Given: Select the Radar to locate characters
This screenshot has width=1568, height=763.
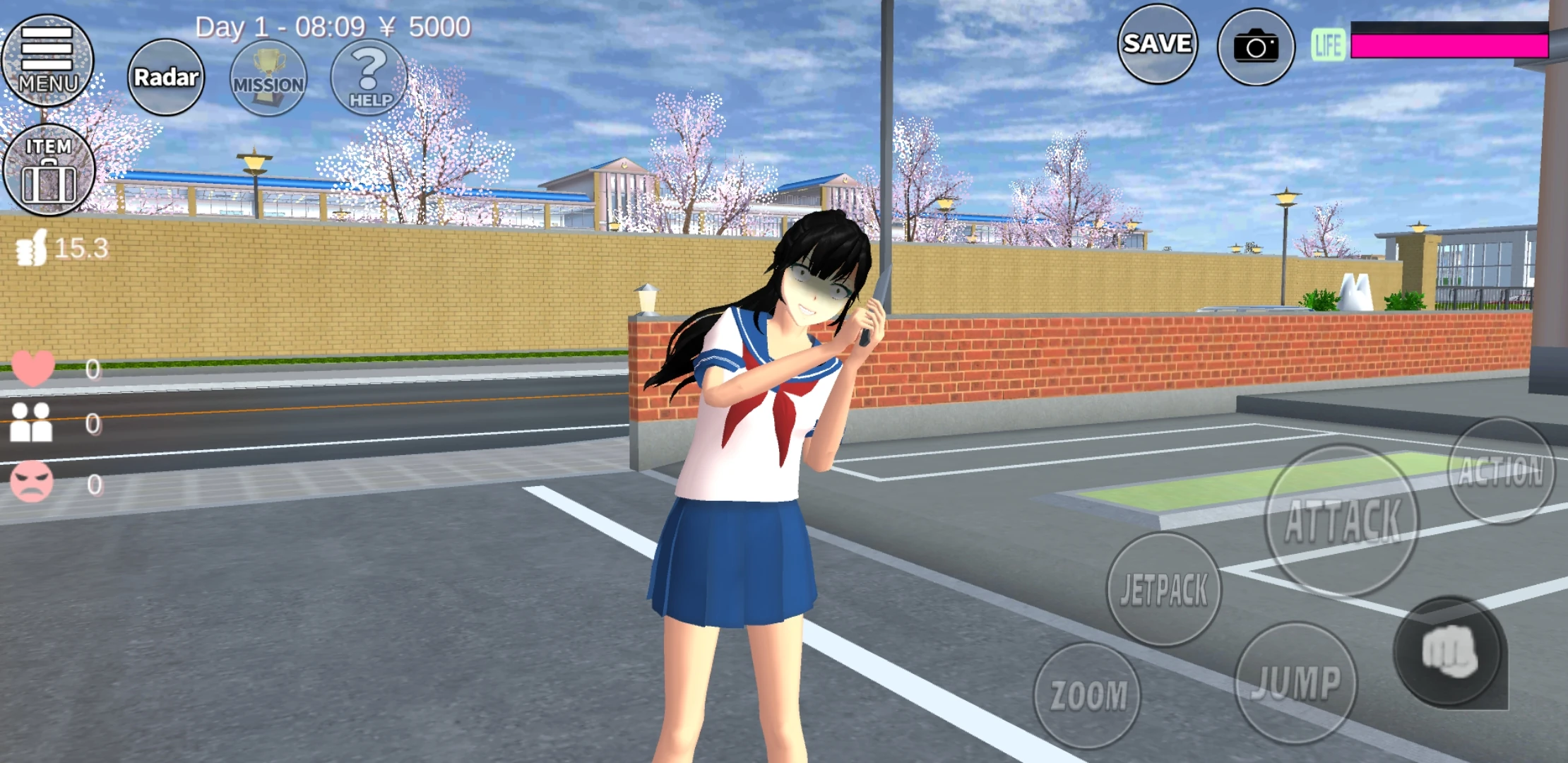Looking at the screenshot, I should (164, 76).
